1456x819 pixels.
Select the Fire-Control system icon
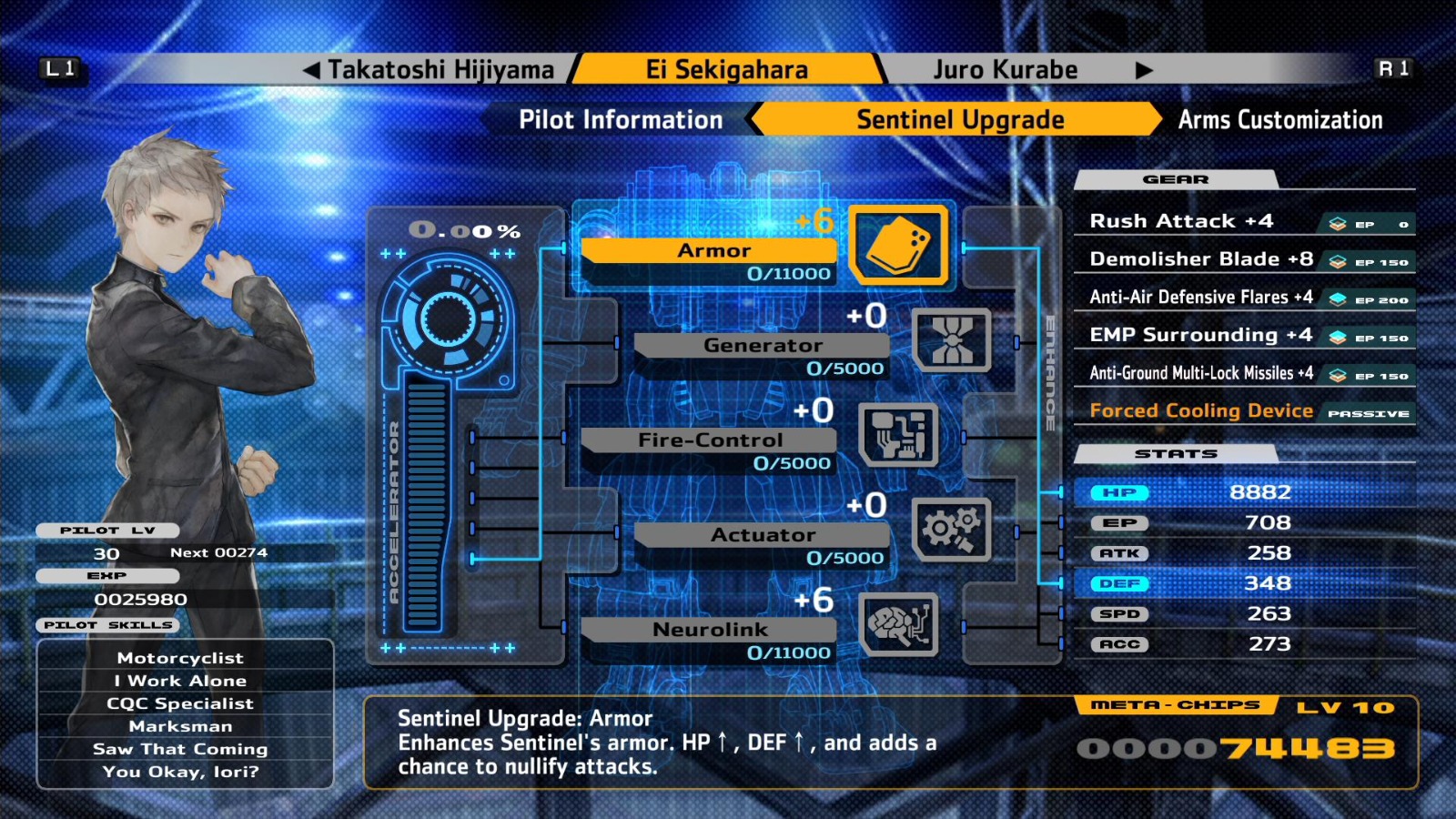tap(901, 437)
